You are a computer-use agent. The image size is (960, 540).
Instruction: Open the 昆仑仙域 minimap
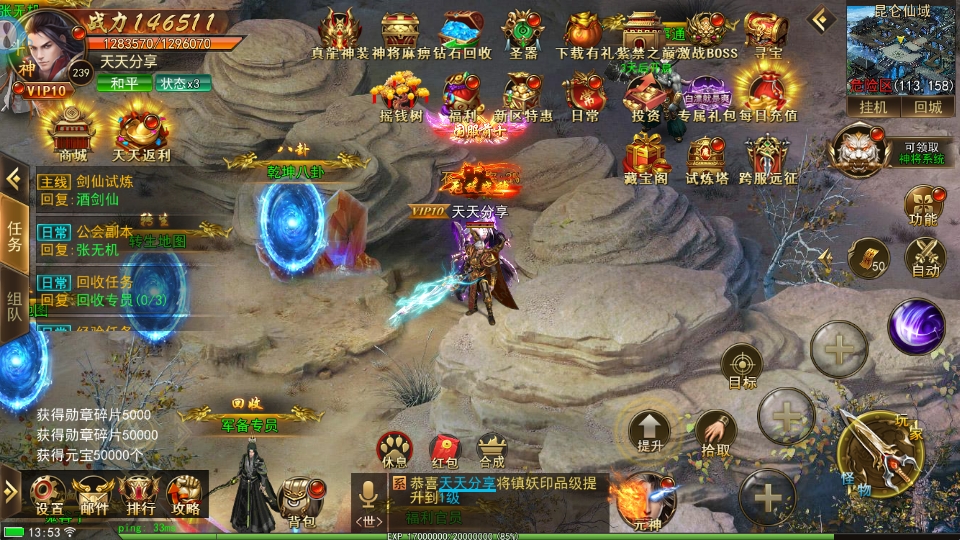pos(902,45)
